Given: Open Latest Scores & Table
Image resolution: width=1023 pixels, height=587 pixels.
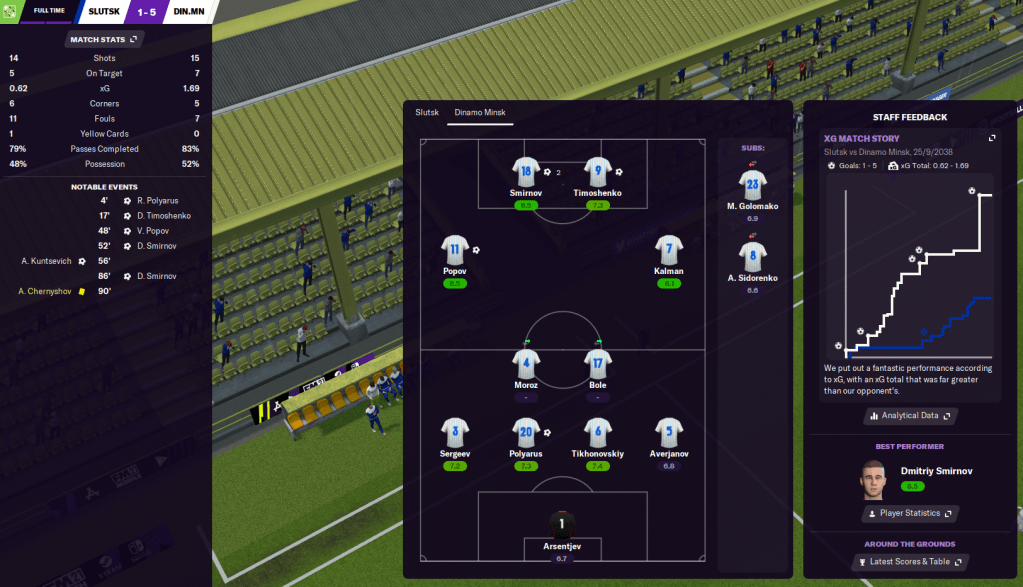Looking at the screenshot, I should [x=908, y=562].
